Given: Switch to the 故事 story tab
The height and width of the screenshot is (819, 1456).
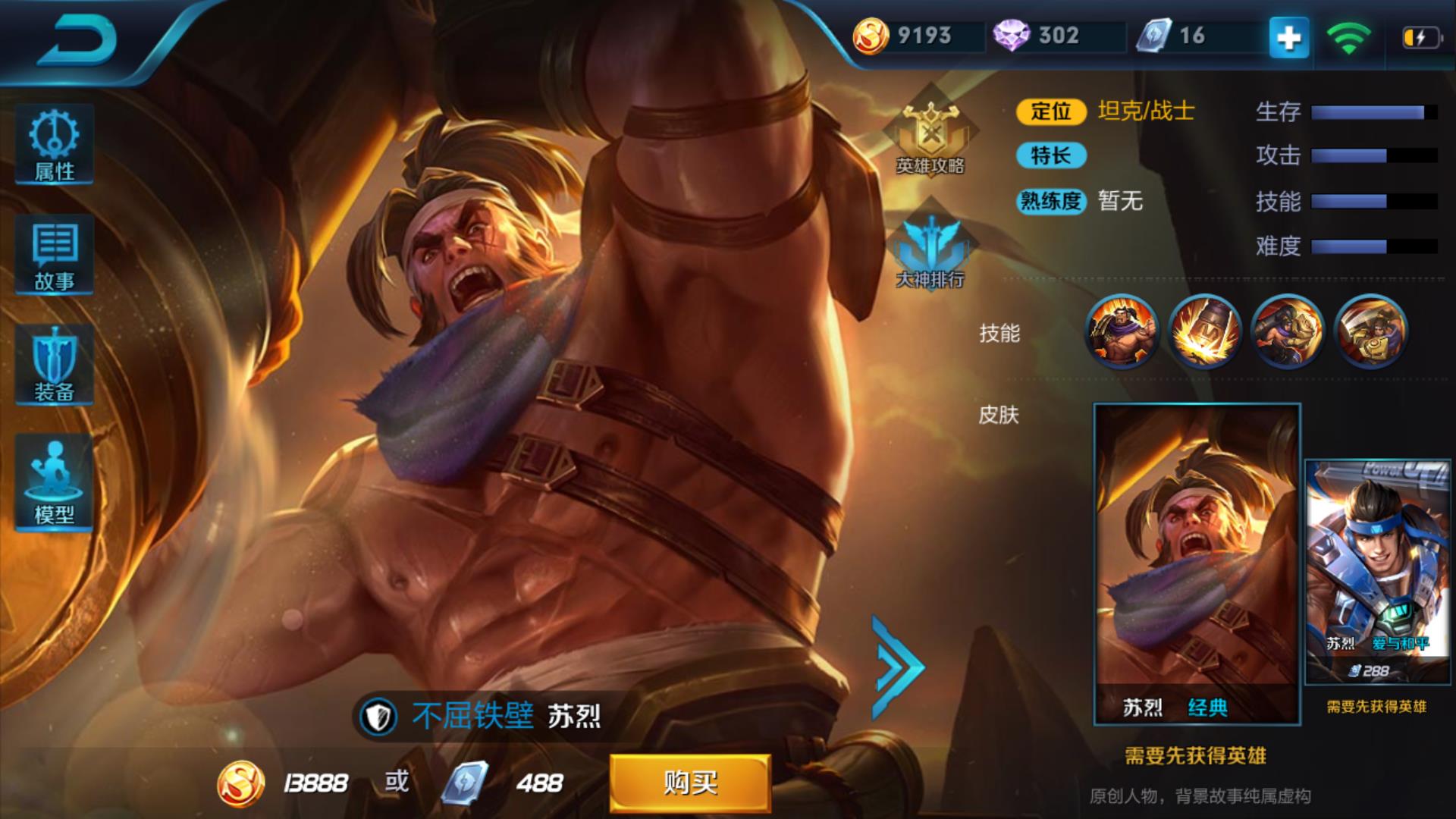Looking at the screenshot, I should pyautogui.click(x=55, y=255).
